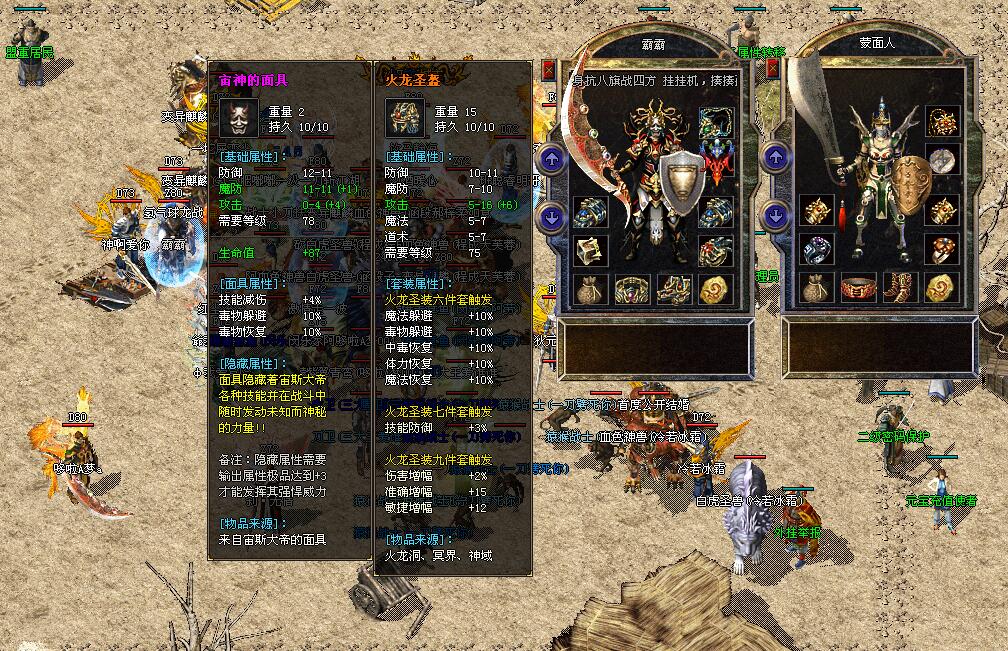Image resolution: width=1008 pixels, height=651 pixels.
Task: Close the 霸霸 equipment panel
Action: (548, 70)
